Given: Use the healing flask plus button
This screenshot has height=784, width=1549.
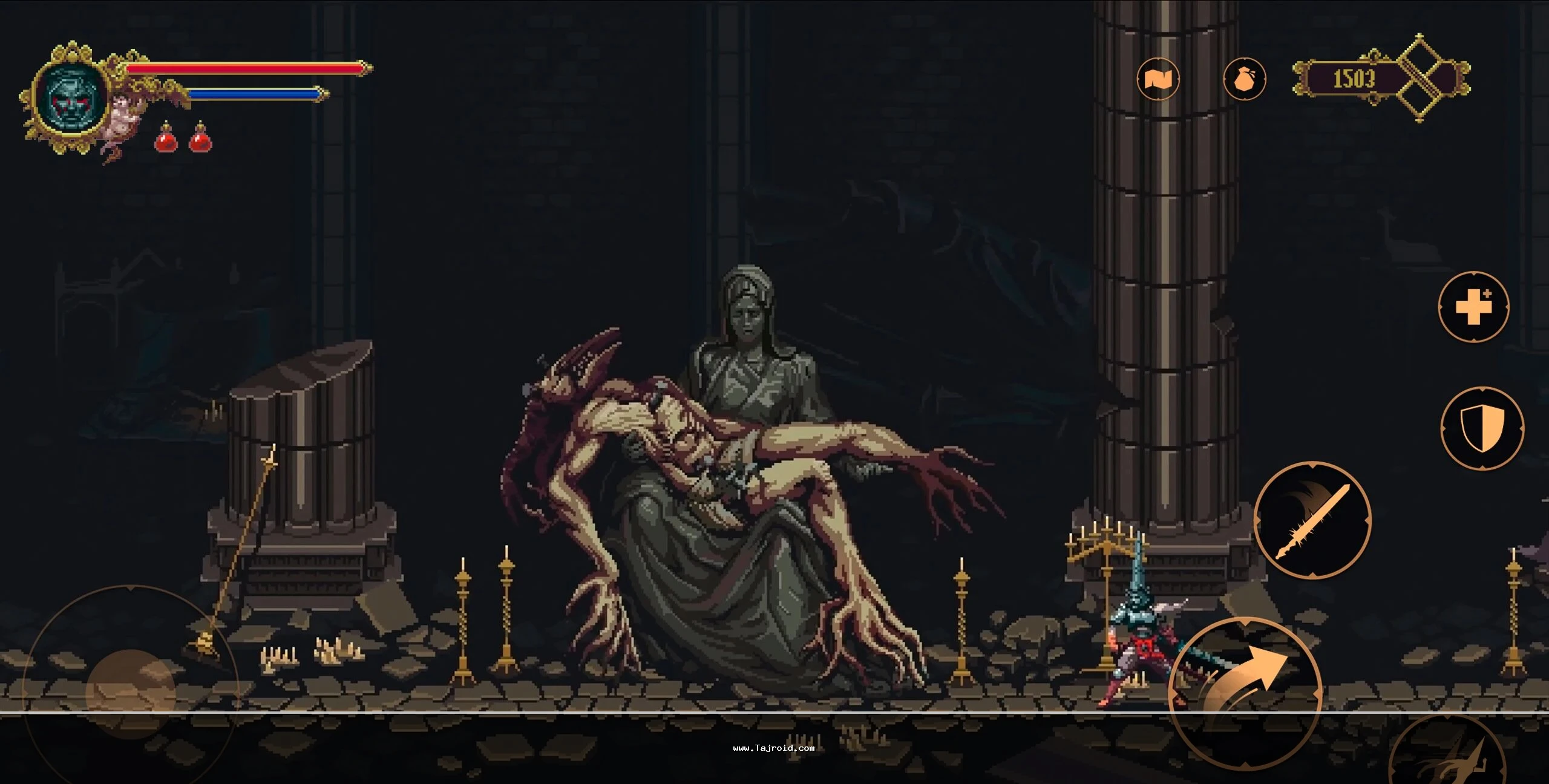Looking at the screenshot, I should click(1473, 307).
